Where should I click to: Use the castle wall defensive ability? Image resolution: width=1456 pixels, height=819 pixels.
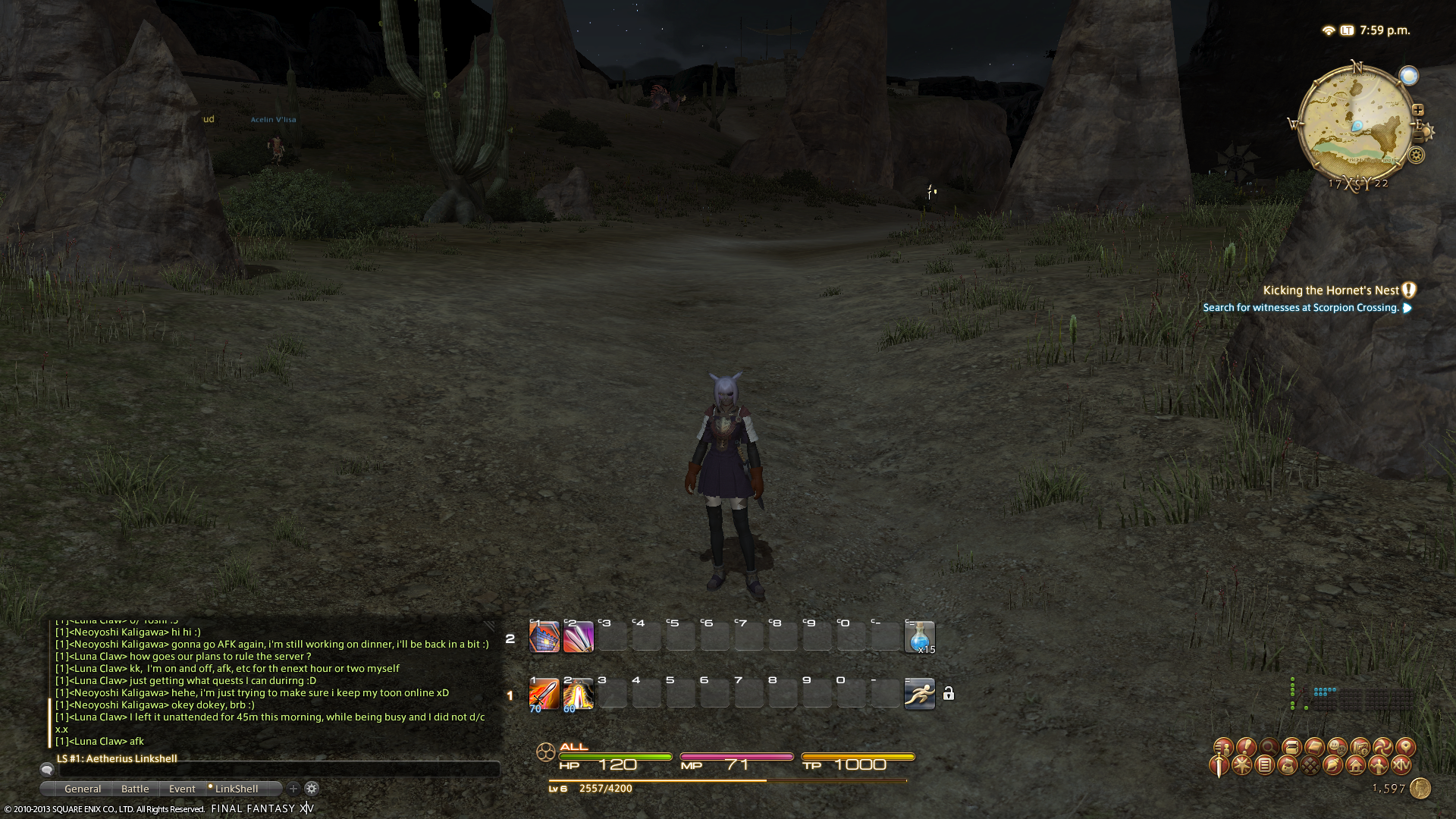[544, 637]
